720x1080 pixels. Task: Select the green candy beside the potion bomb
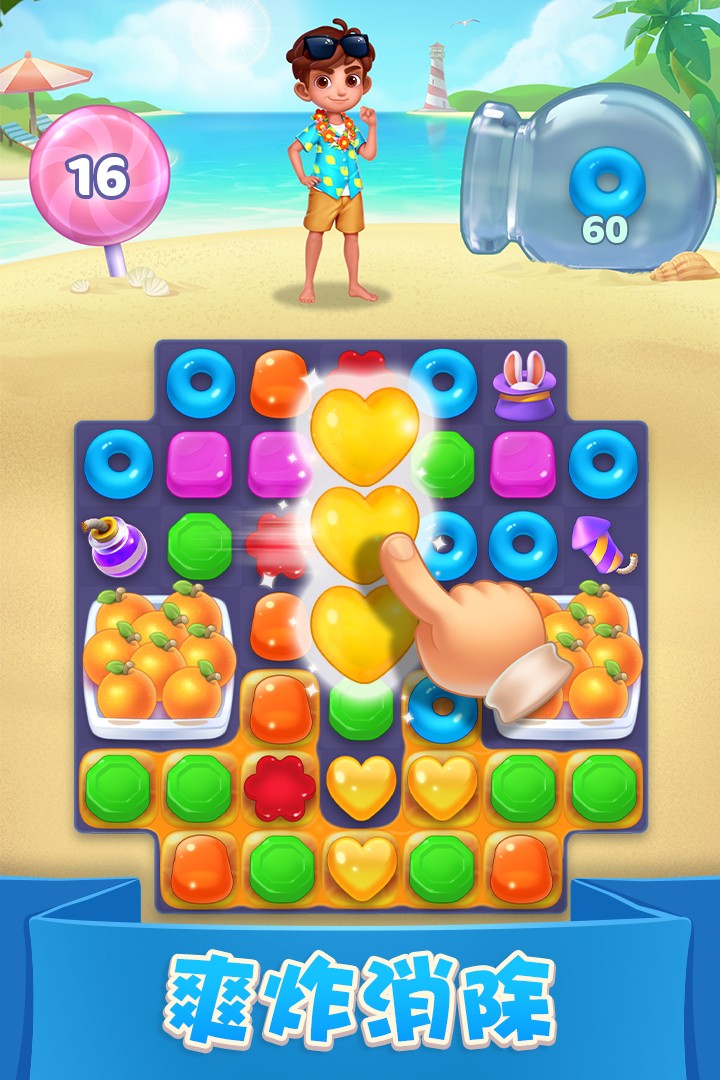click(200, 546)
